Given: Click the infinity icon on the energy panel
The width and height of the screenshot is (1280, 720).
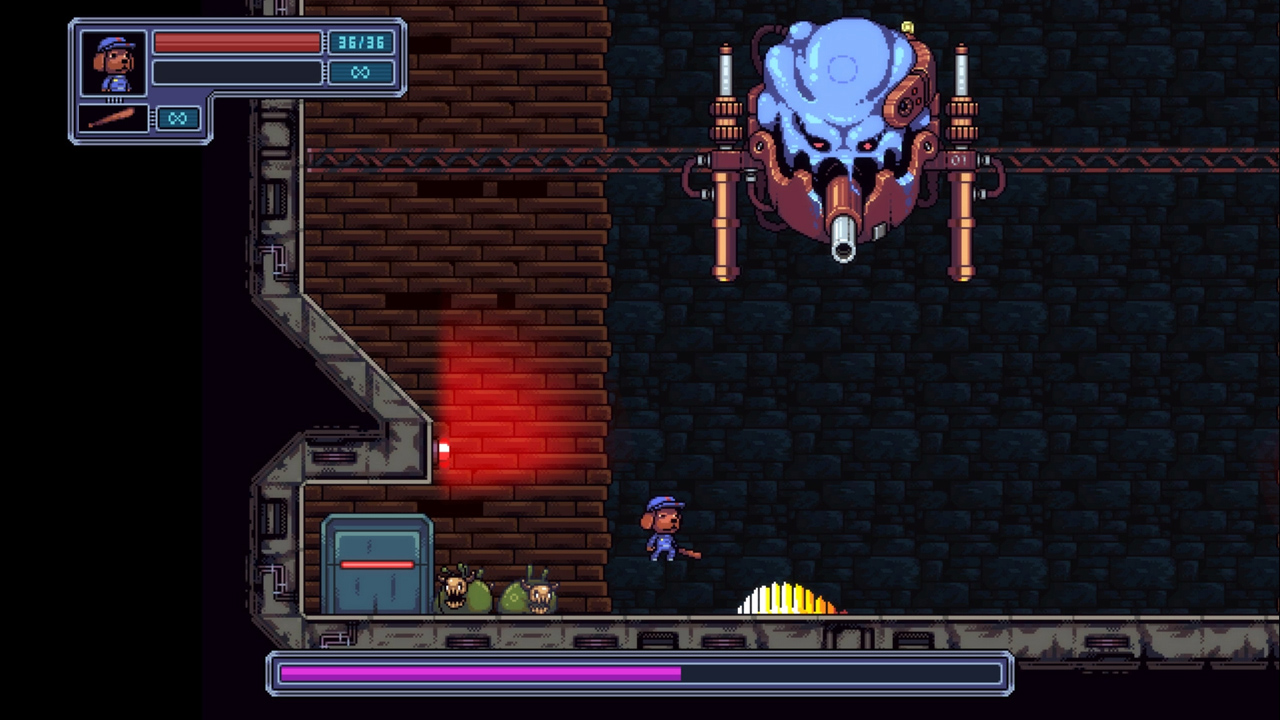Looking at the screenshot, I should pos(361,72).
